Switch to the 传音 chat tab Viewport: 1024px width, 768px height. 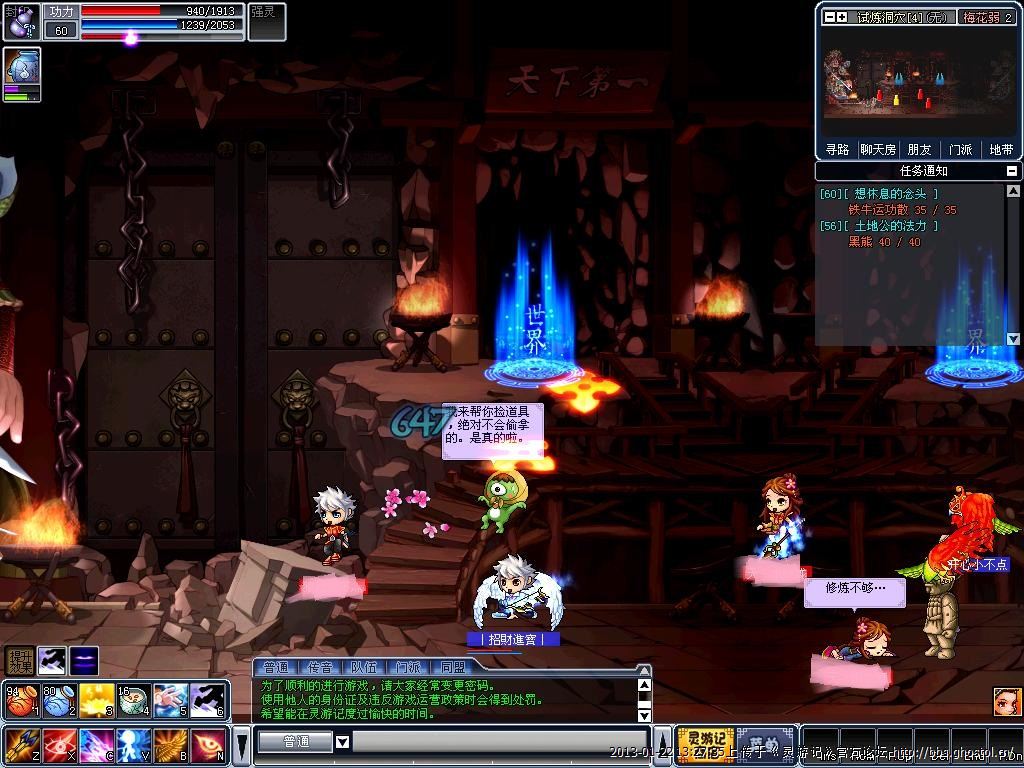coord(320,667)
